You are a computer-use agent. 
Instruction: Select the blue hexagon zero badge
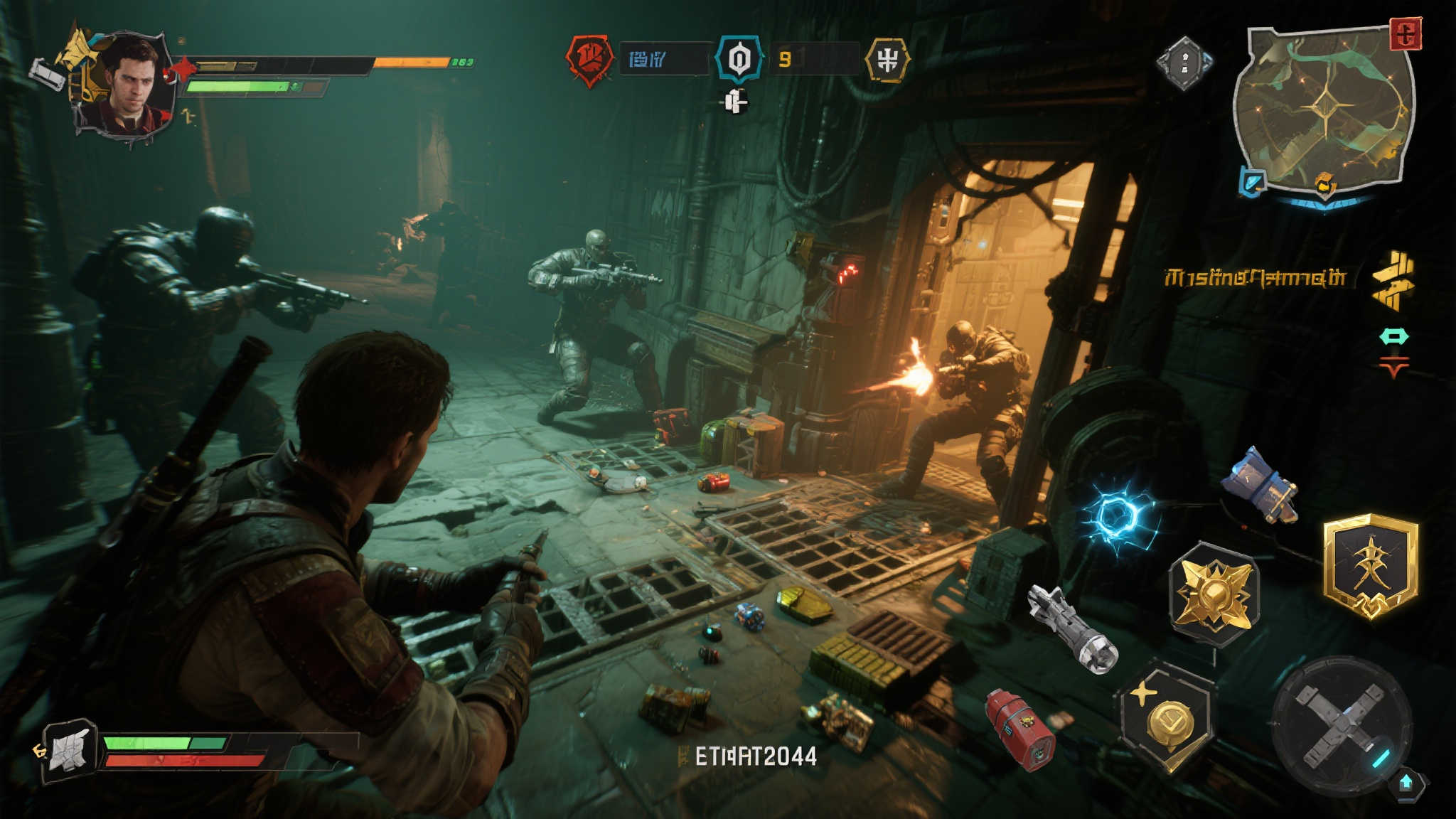[x=739, y=59]
